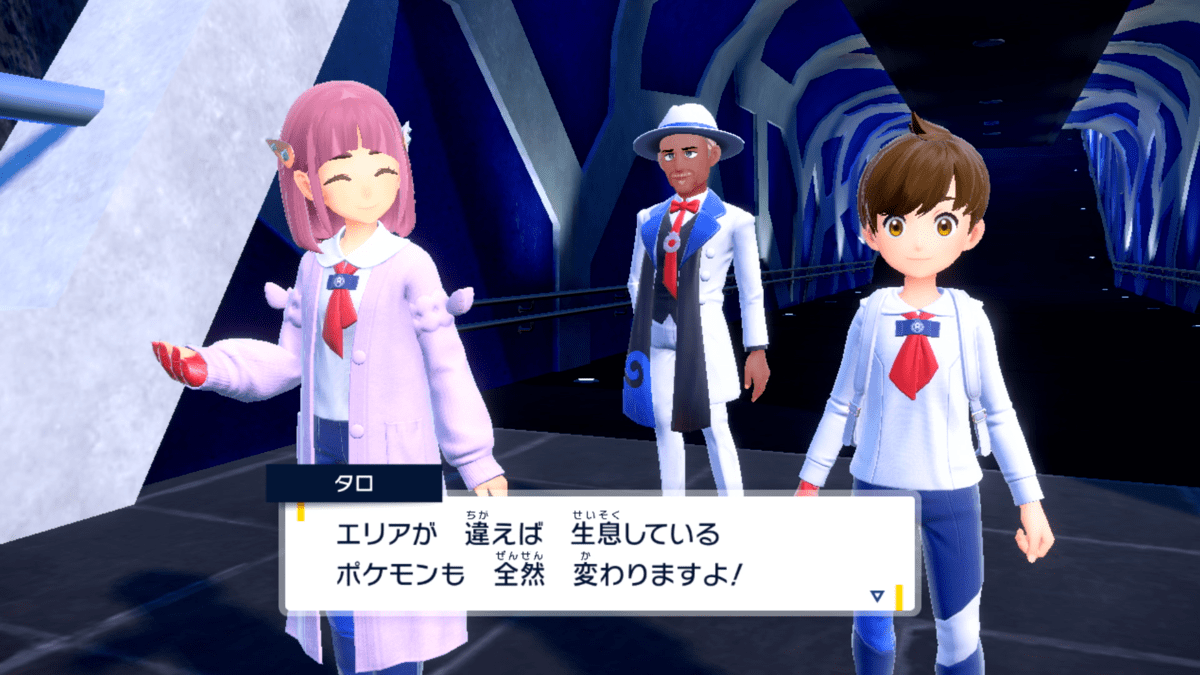Advance dialogue with the blue arrow indicator
Viewport: 1200px width, 675px height.
click(877, 595)
